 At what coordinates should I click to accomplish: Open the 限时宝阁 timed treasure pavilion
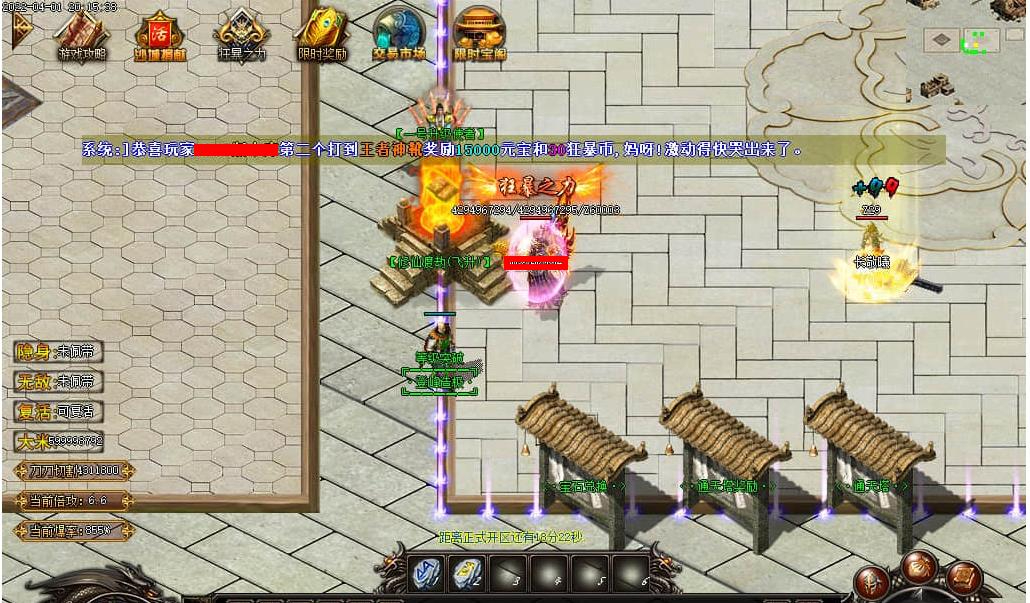click(479, 36)
